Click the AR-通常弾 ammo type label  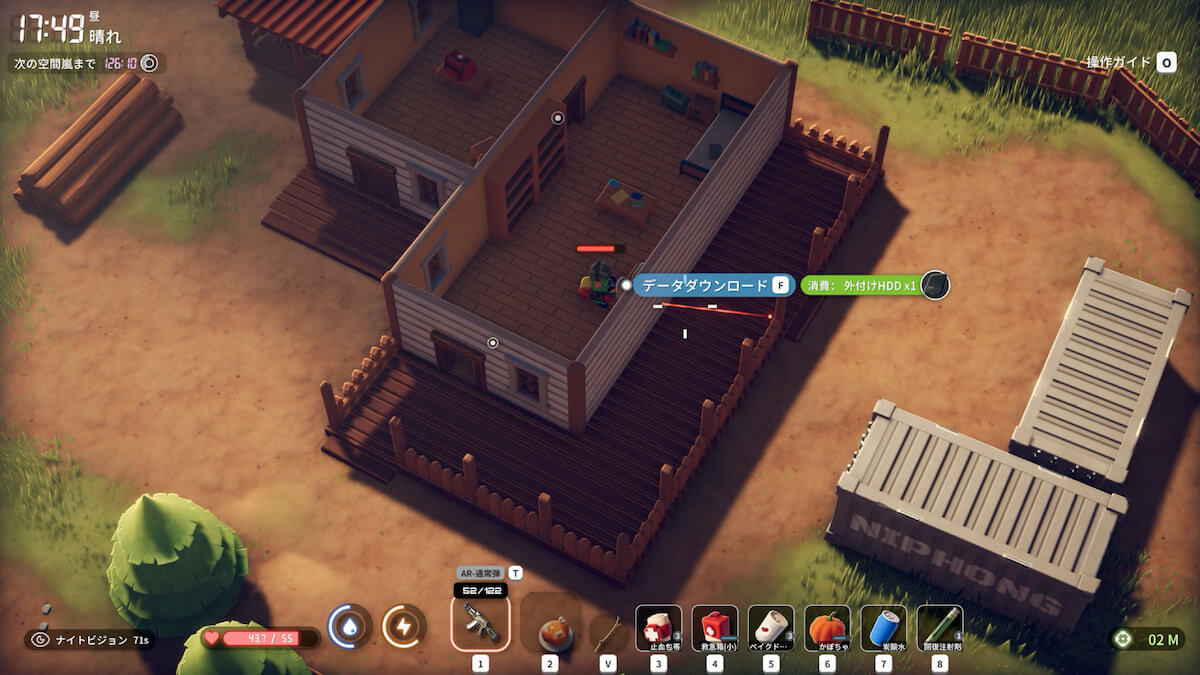(481, 573)
